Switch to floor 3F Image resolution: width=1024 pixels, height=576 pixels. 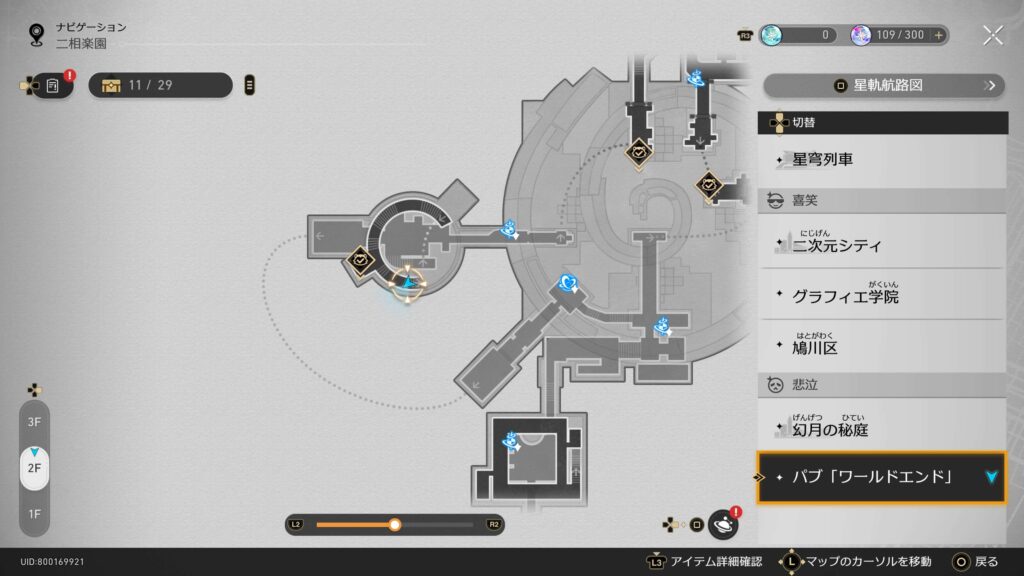pyautogui.click(x=34, y=421)
